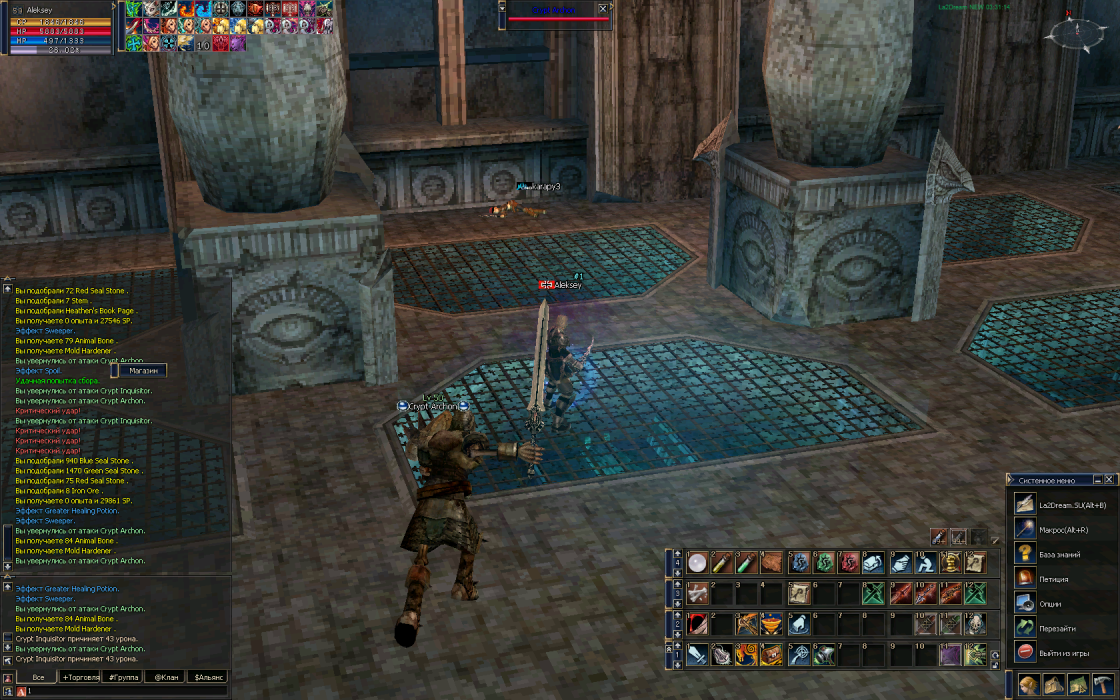Switch to the +Торговля chat tab
Image resolution: width=1120 pixels, height=700 pixels.
80,678
